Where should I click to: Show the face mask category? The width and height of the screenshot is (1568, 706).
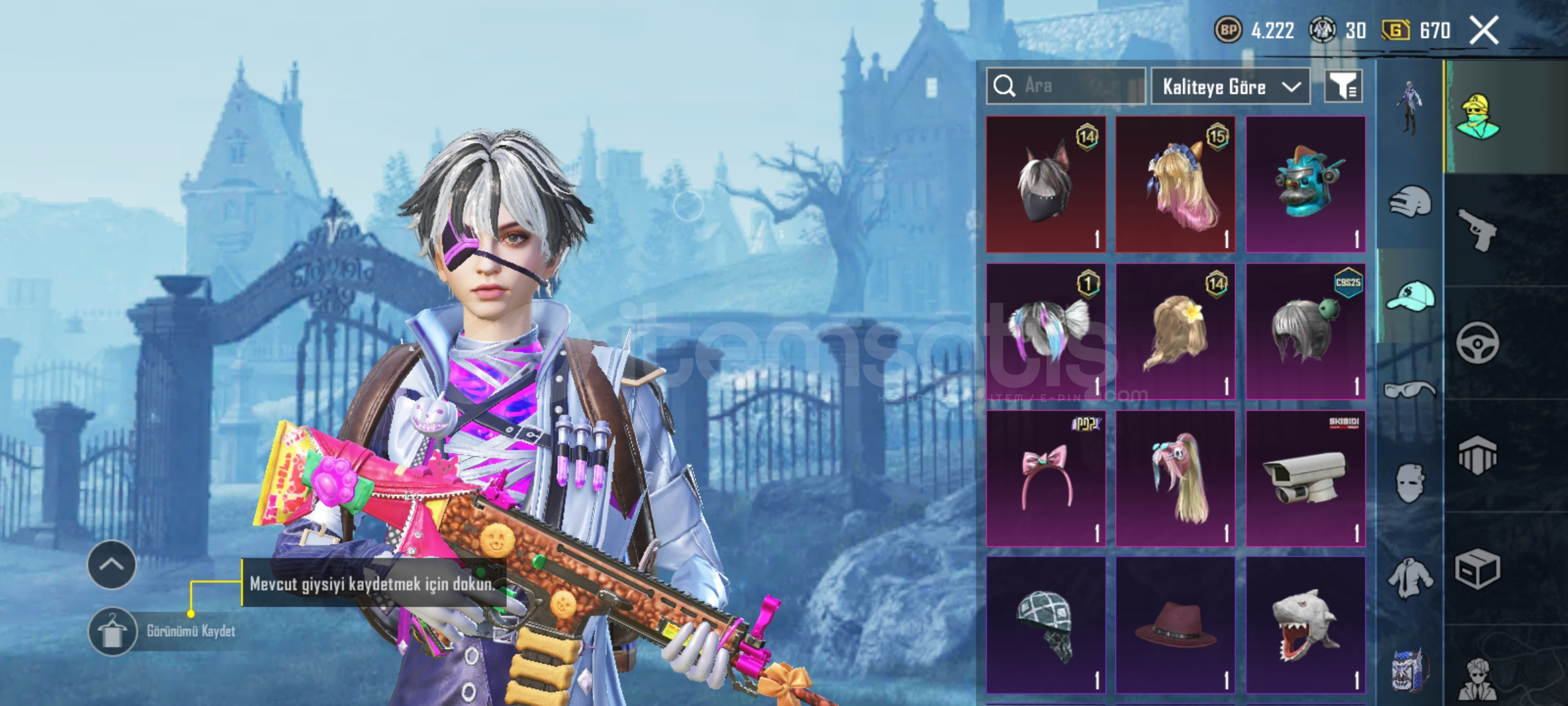pyautogui.click(x=1409, y=482)
